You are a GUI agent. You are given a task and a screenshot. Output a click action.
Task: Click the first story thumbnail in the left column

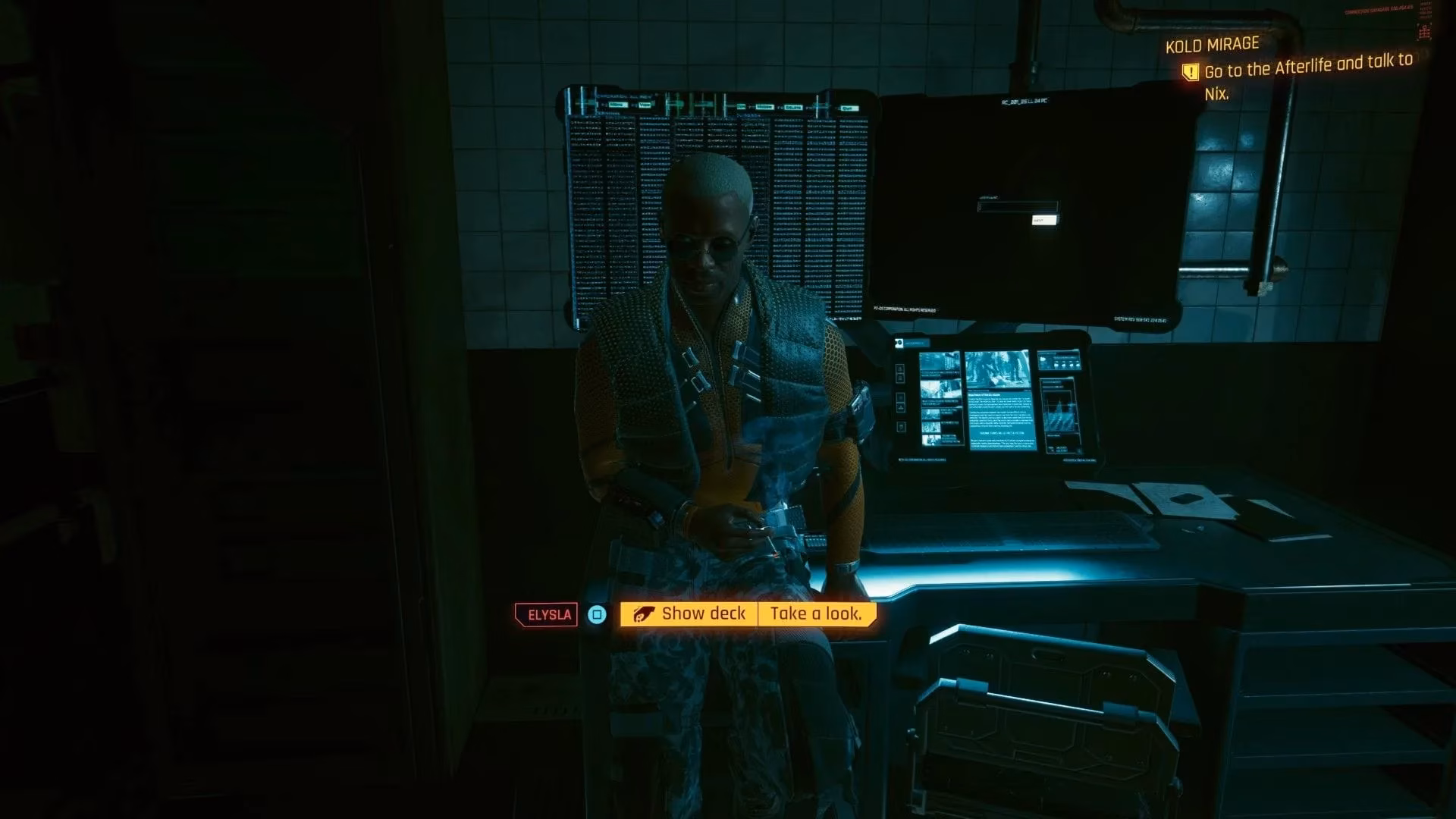pyautogui.click(x=940, y=362)
